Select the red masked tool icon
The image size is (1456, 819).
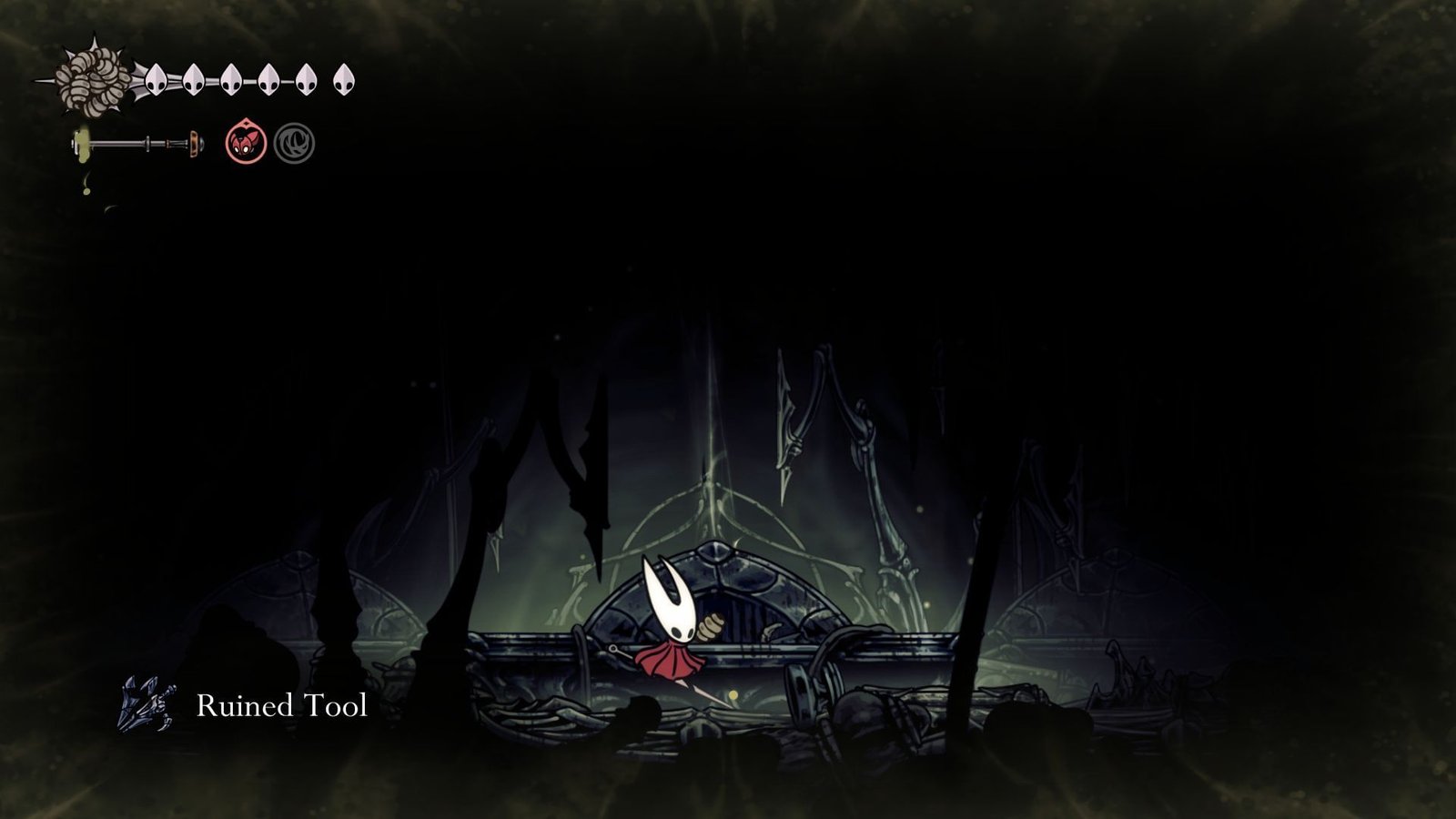pyautogui.click(x=246, y=143)
